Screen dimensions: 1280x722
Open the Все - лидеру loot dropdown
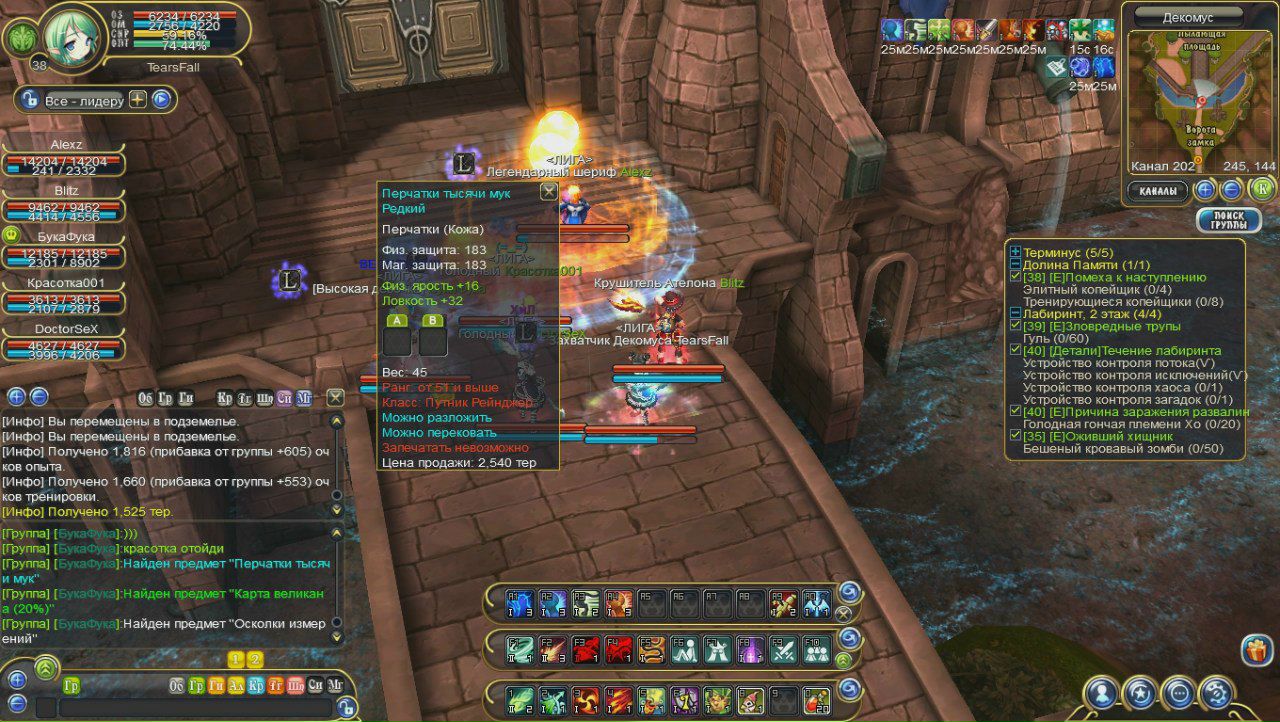83,100
